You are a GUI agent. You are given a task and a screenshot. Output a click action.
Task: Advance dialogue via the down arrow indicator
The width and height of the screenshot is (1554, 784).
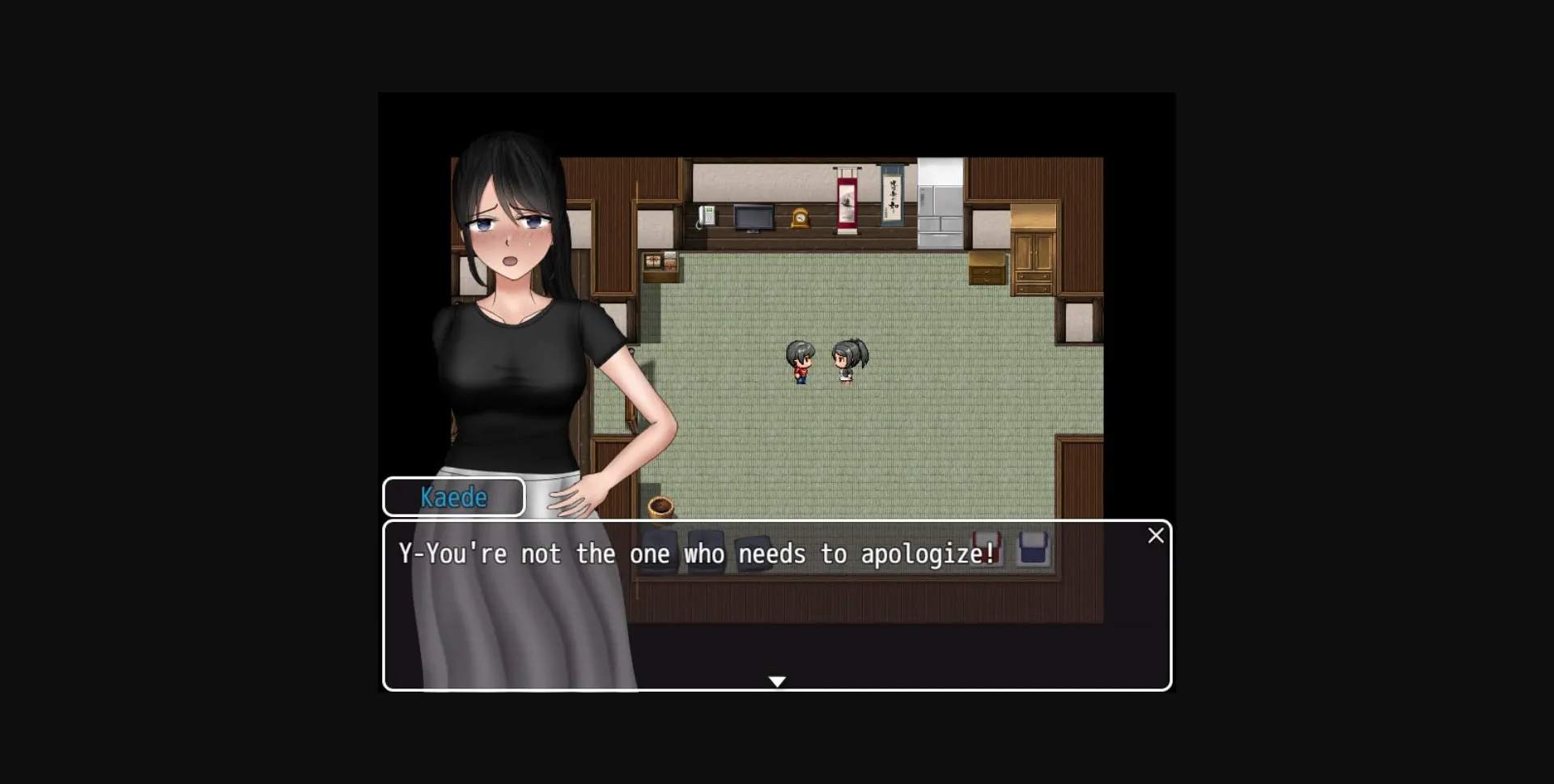click(x=777, y=681)
